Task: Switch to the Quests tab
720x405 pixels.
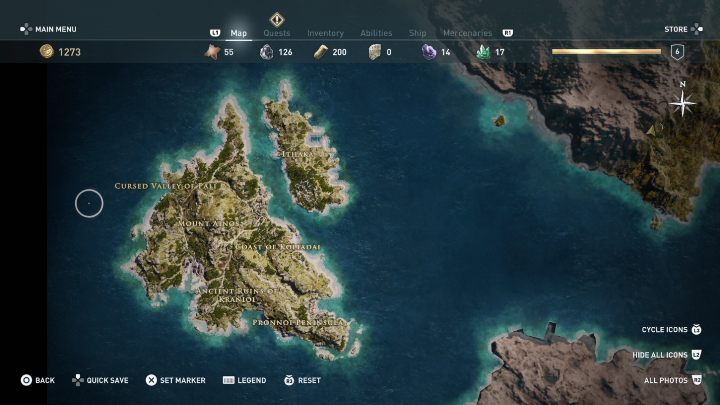Action: (x=276, y=33)
